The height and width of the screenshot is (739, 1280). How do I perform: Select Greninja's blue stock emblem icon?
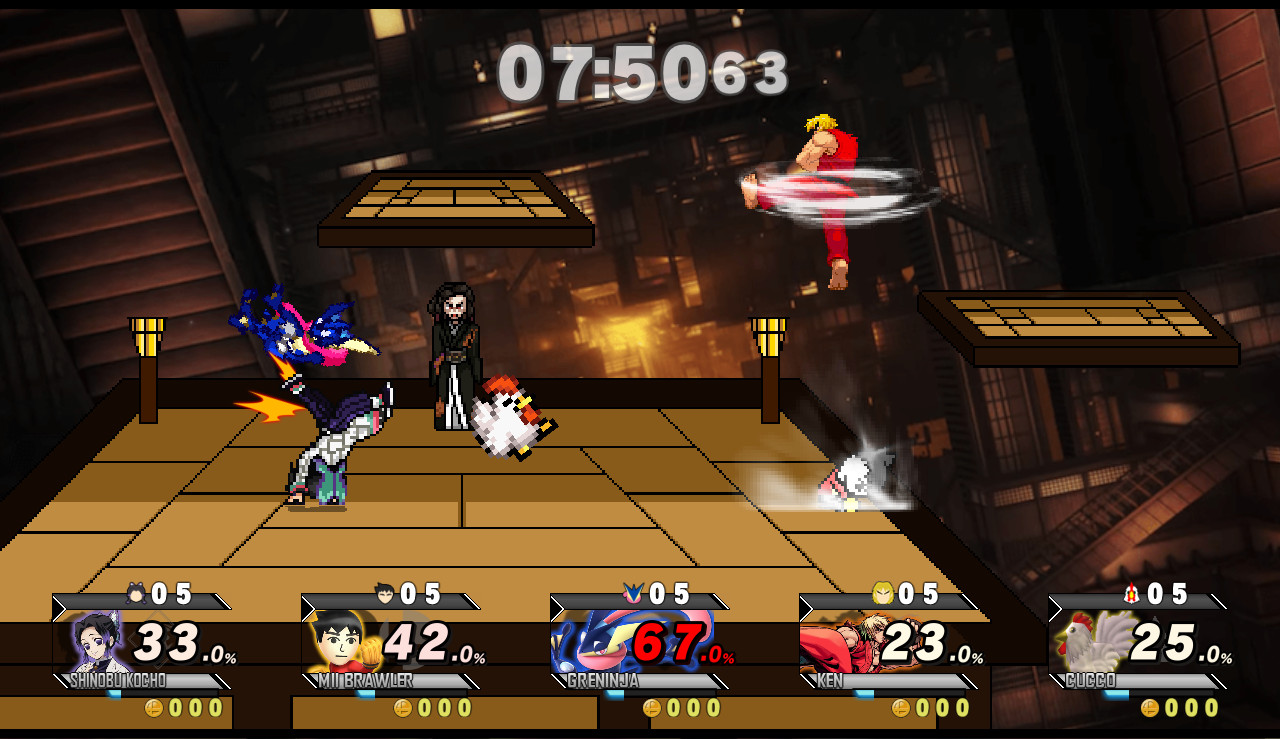coord(634,591)
